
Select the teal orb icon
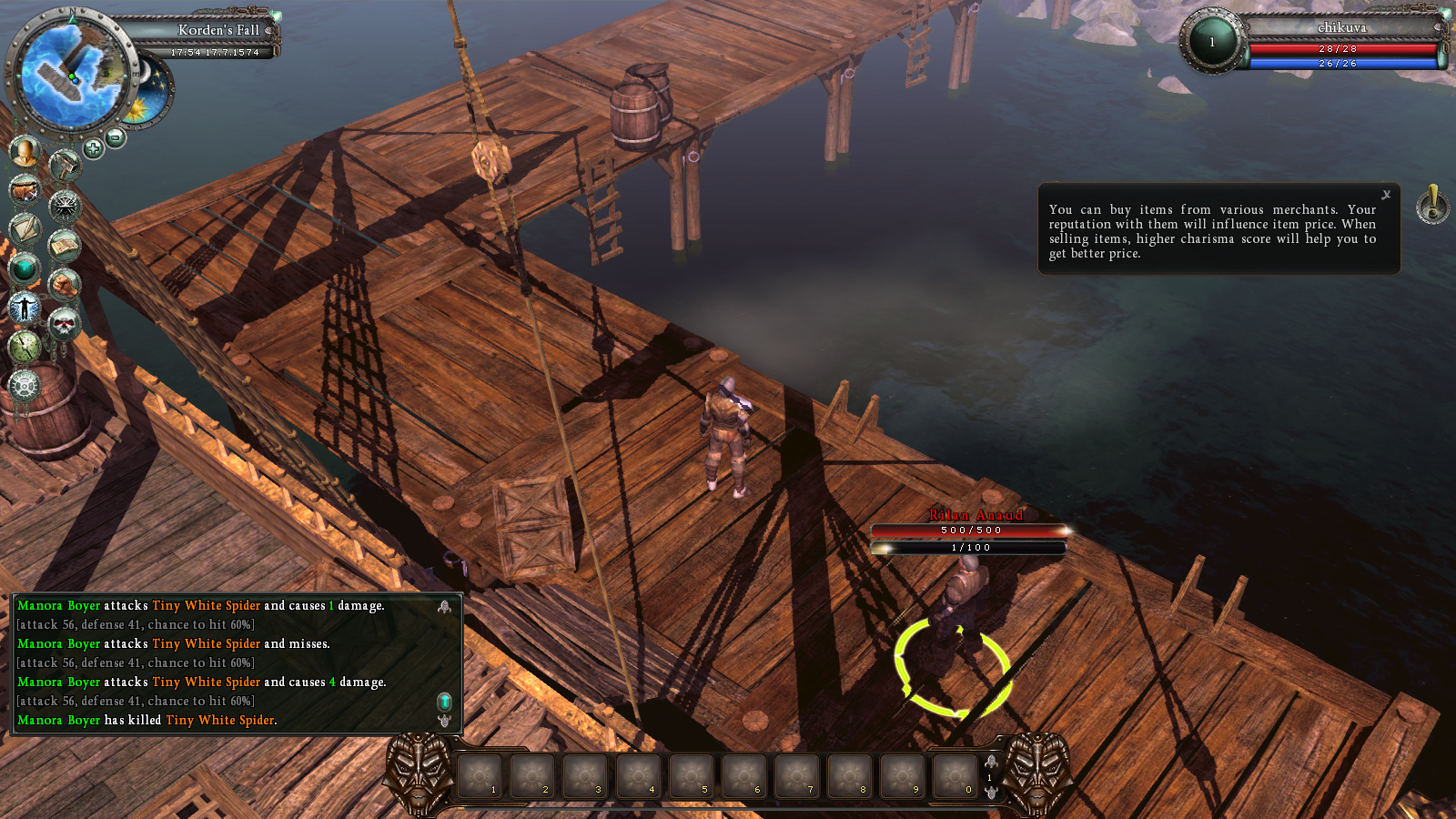(25, 268)
